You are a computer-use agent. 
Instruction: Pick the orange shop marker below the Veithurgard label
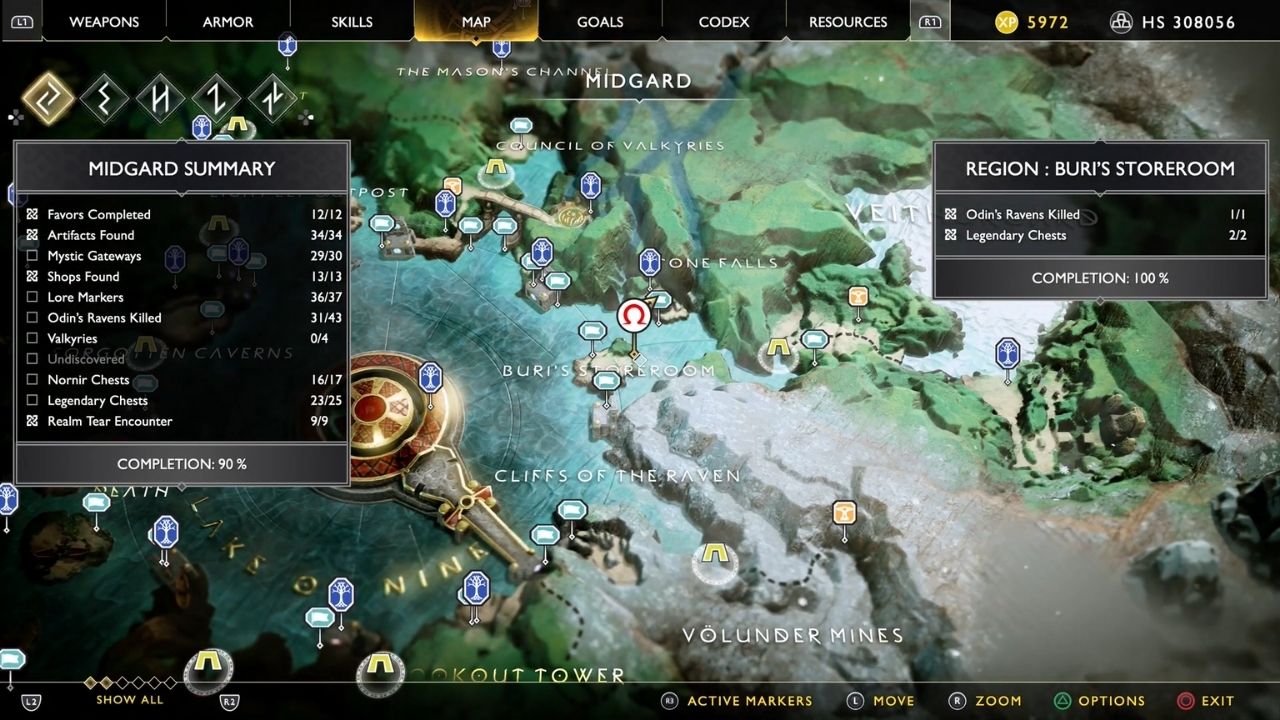coord(858,297)
